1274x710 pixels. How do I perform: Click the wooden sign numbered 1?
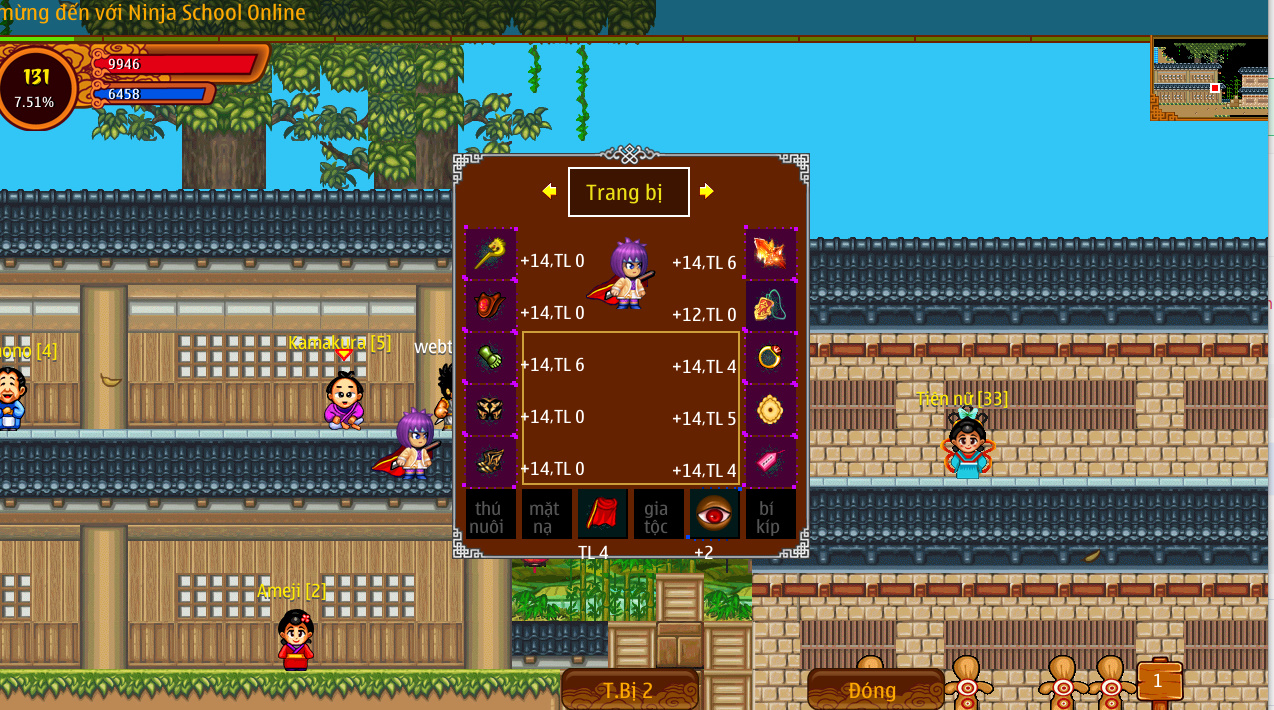coord(1159,681)
